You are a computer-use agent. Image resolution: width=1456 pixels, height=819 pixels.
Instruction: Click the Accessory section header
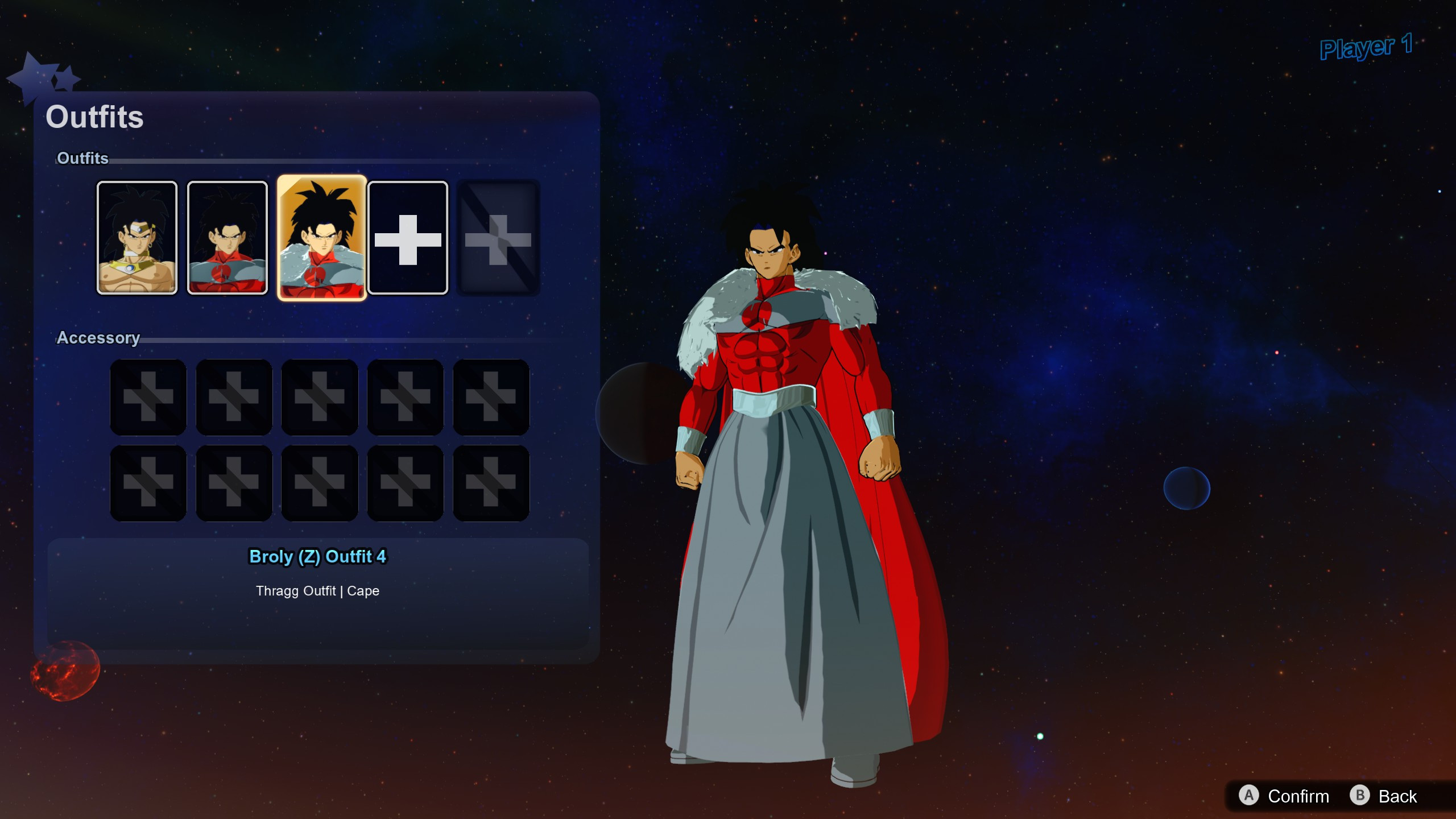[99, 338]
